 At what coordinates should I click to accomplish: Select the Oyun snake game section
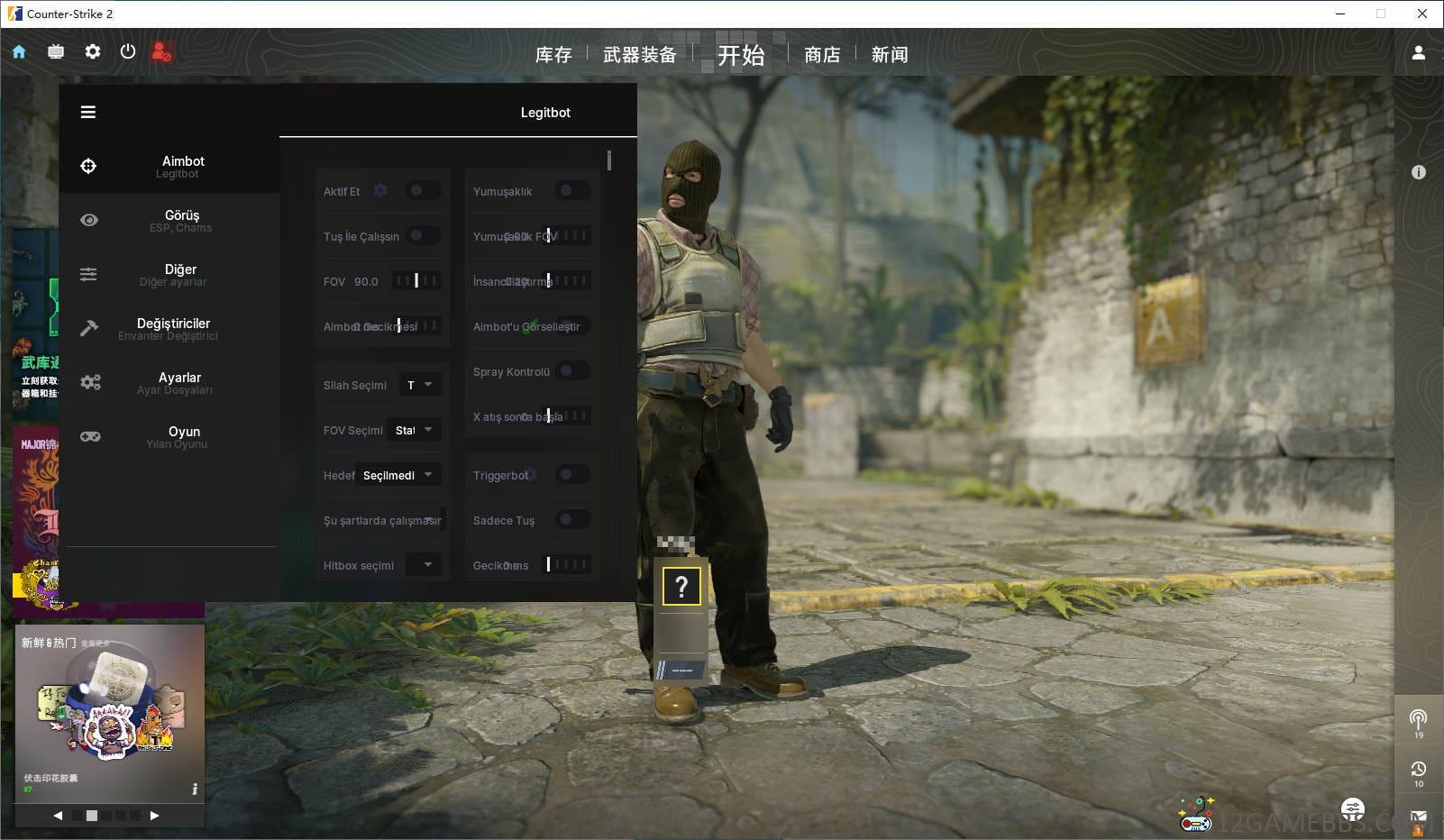[183, 436]
